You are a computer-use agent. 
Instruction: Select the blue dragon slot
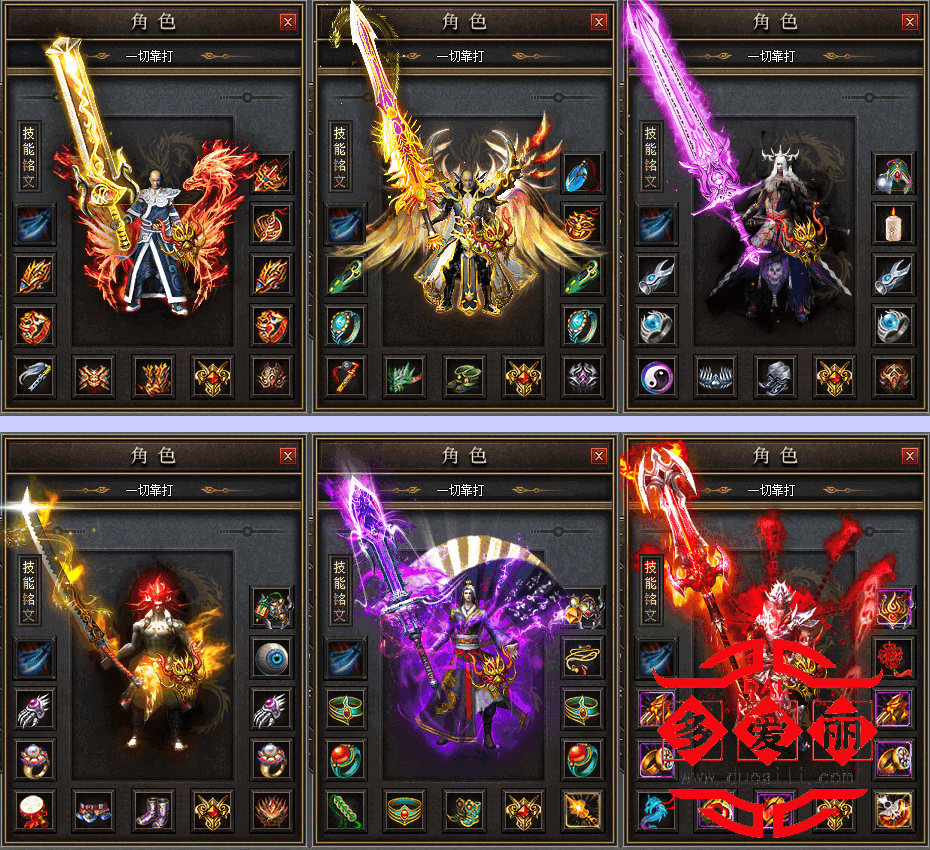658,809
